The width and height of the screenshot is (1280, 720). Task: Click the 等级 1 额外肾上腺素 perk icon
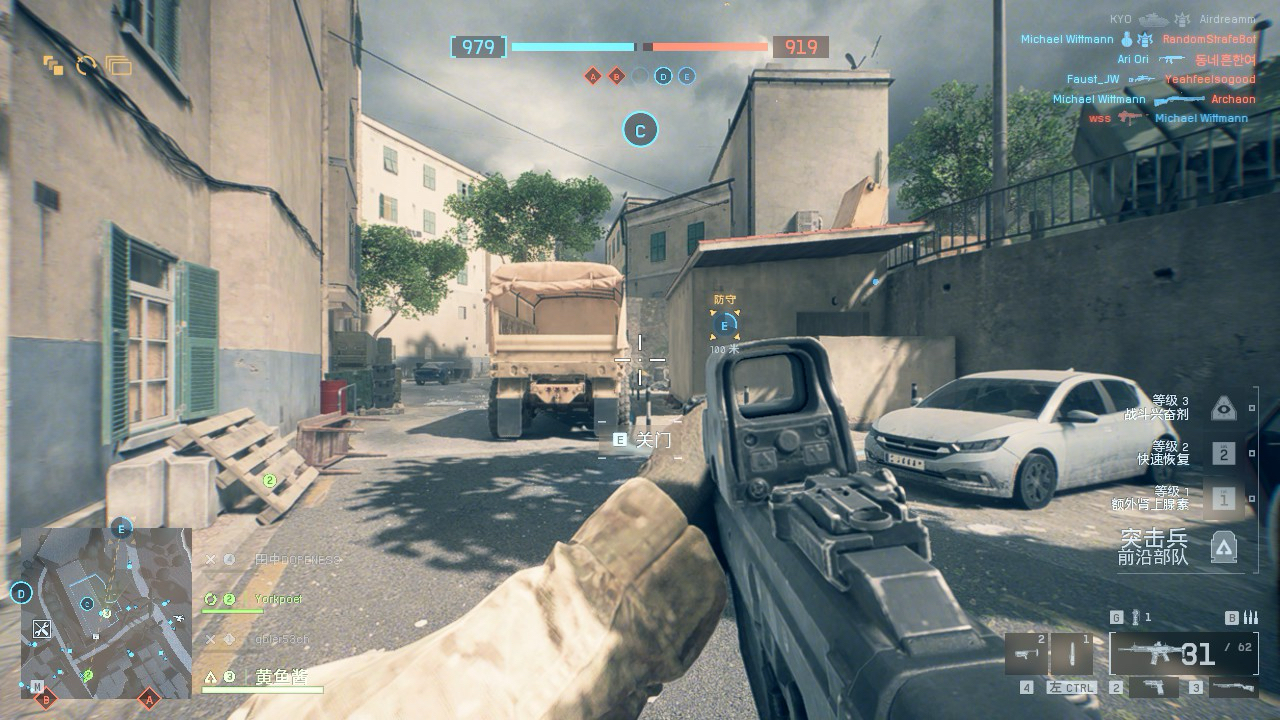(x=1224, y=499)
